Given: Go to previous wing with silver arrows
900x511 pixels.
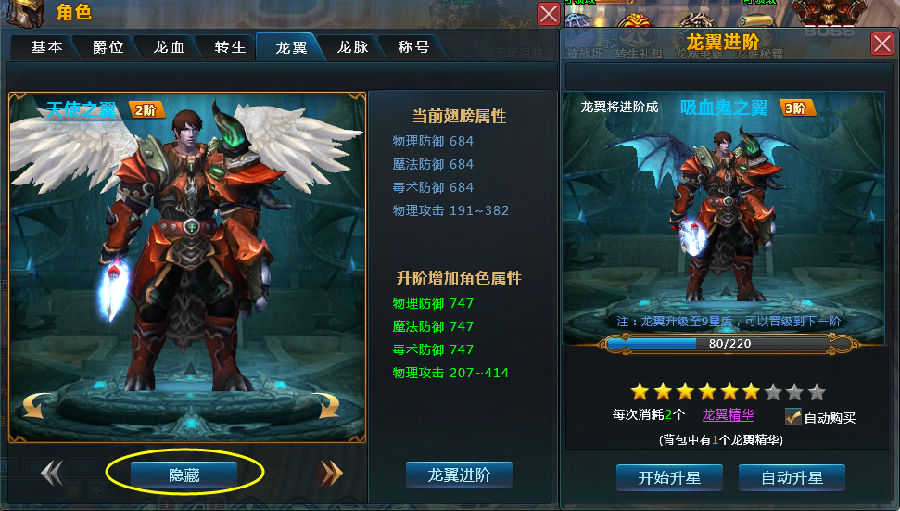Looking at the screenshot, I should pyautogui.click(x=52, y=474).
